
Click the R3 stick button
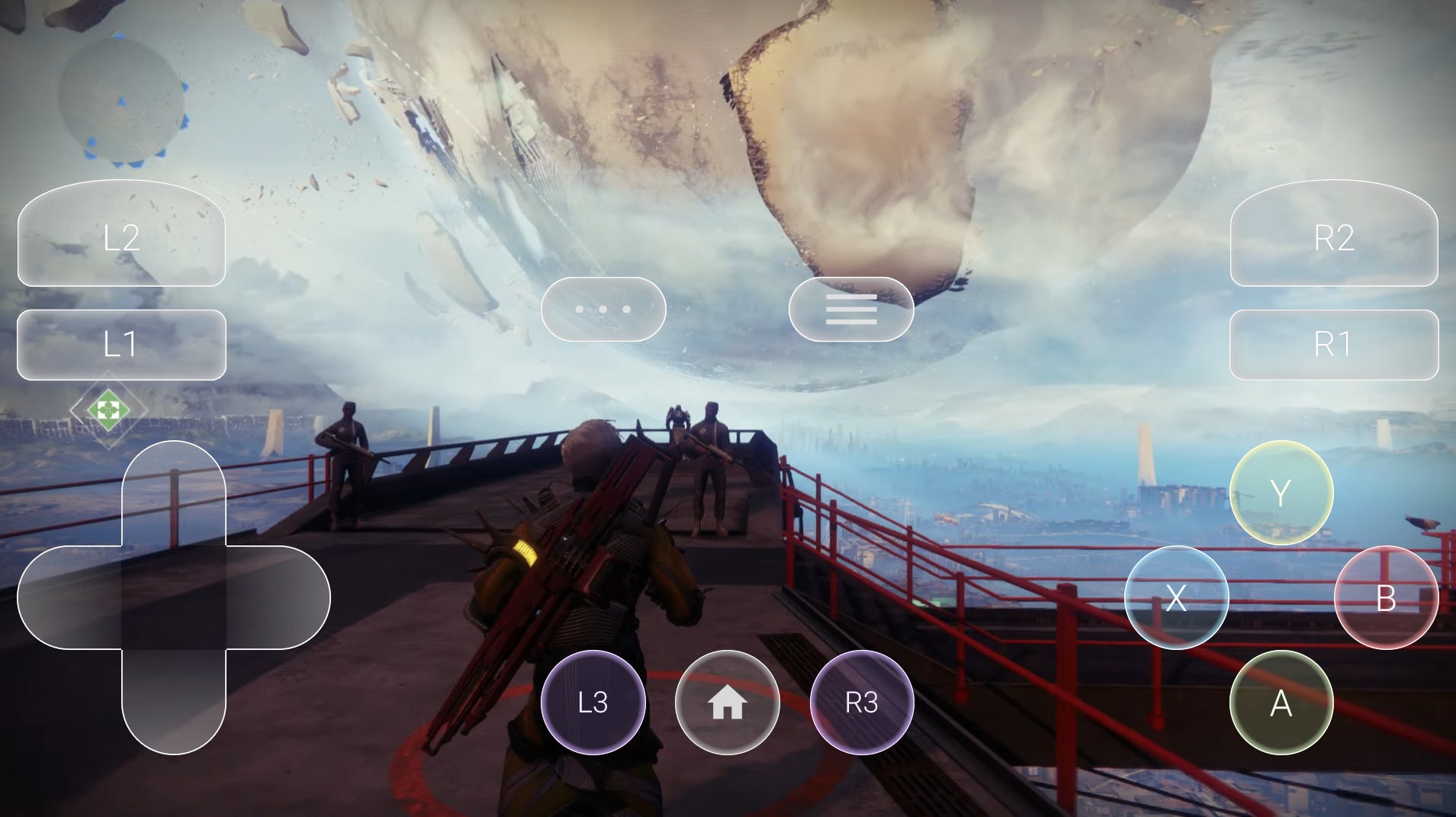[x=862, y=703]
